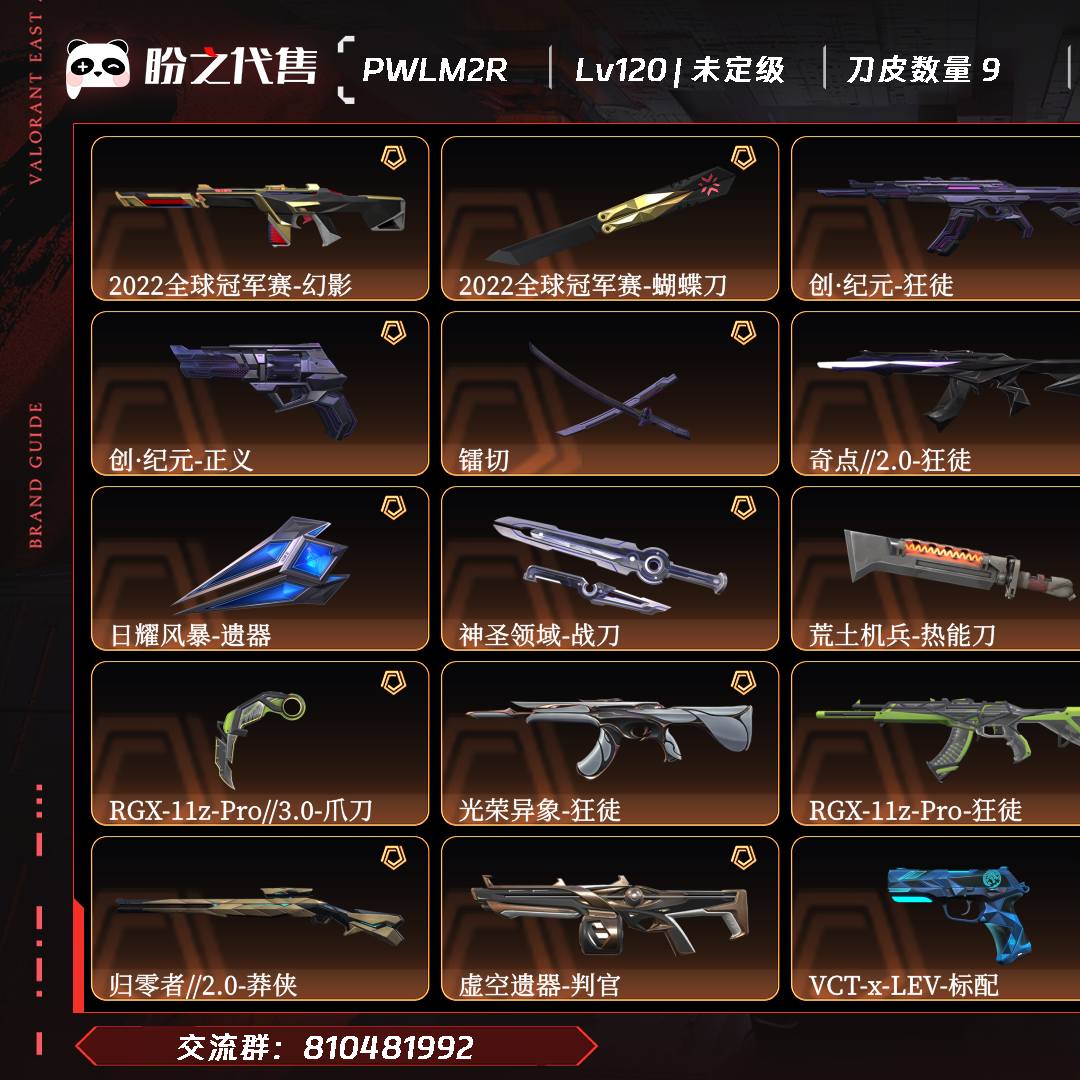Select the RGX-11z-Pro//3.0-爪刀 karambit card
Screen dimensions: 1080x1080
pyautogui.click(x=260, y=743)
